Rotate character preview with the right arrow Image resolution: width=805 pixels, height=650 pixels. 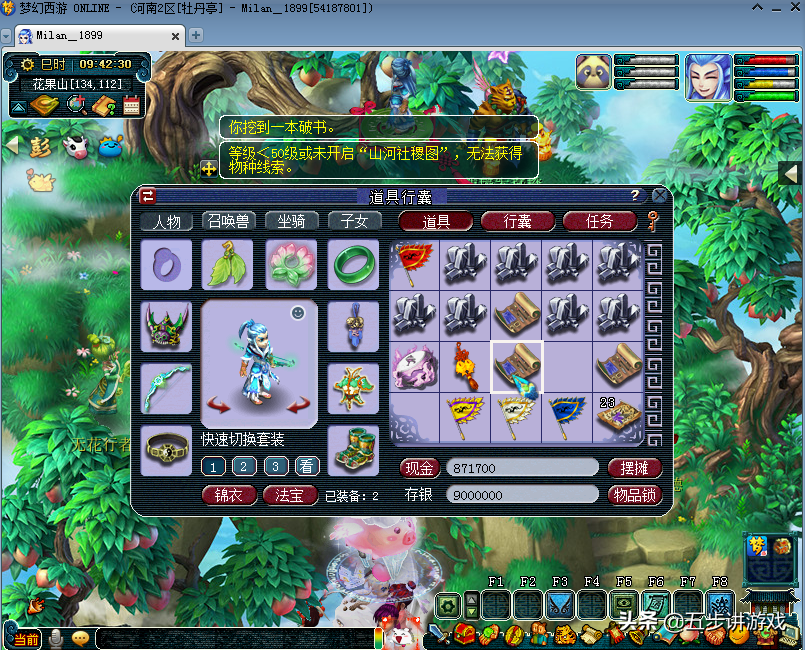[298, 404]
